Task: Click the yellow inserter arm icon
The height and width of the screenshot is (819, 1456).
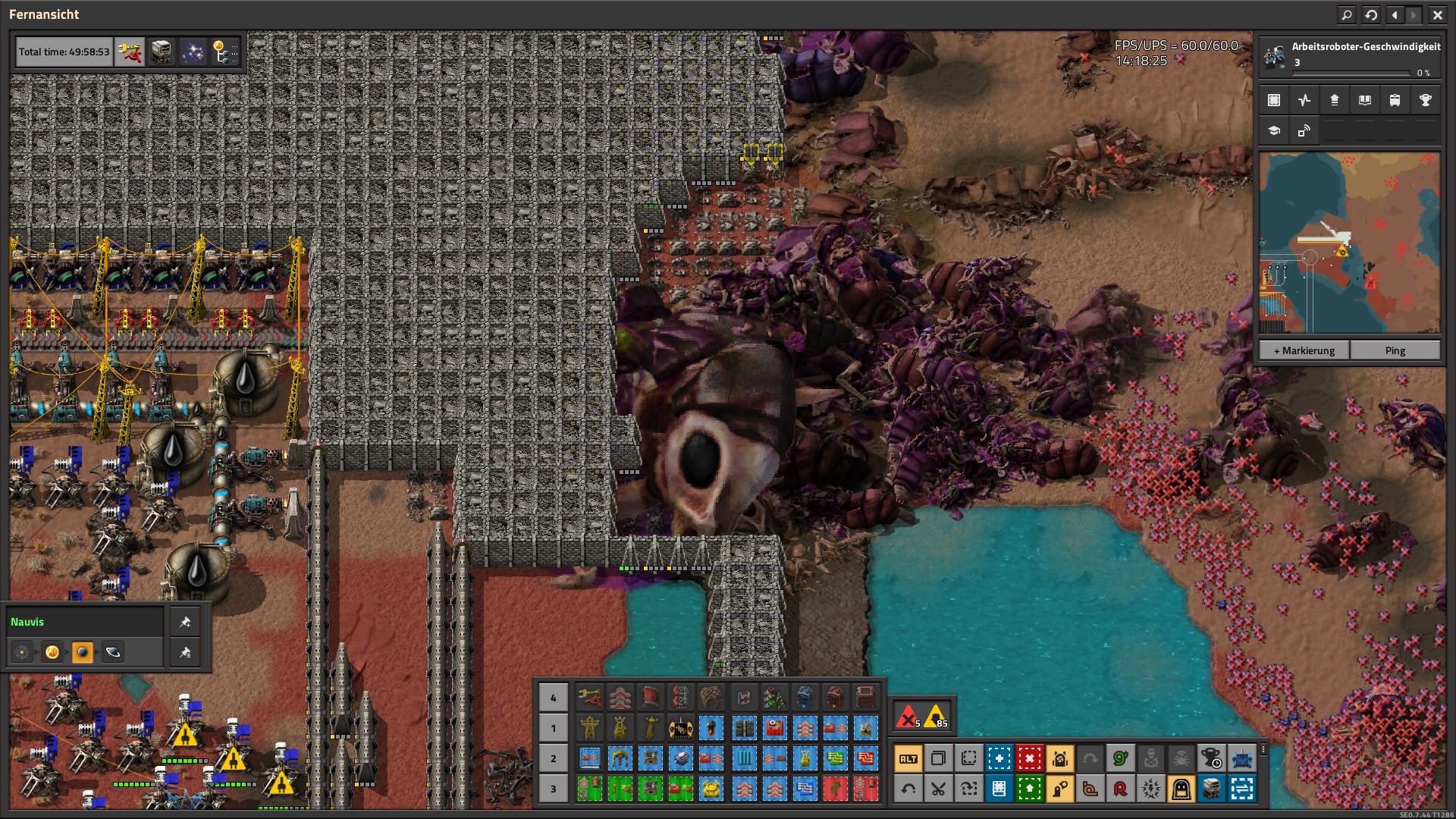Action: [130, 52]
